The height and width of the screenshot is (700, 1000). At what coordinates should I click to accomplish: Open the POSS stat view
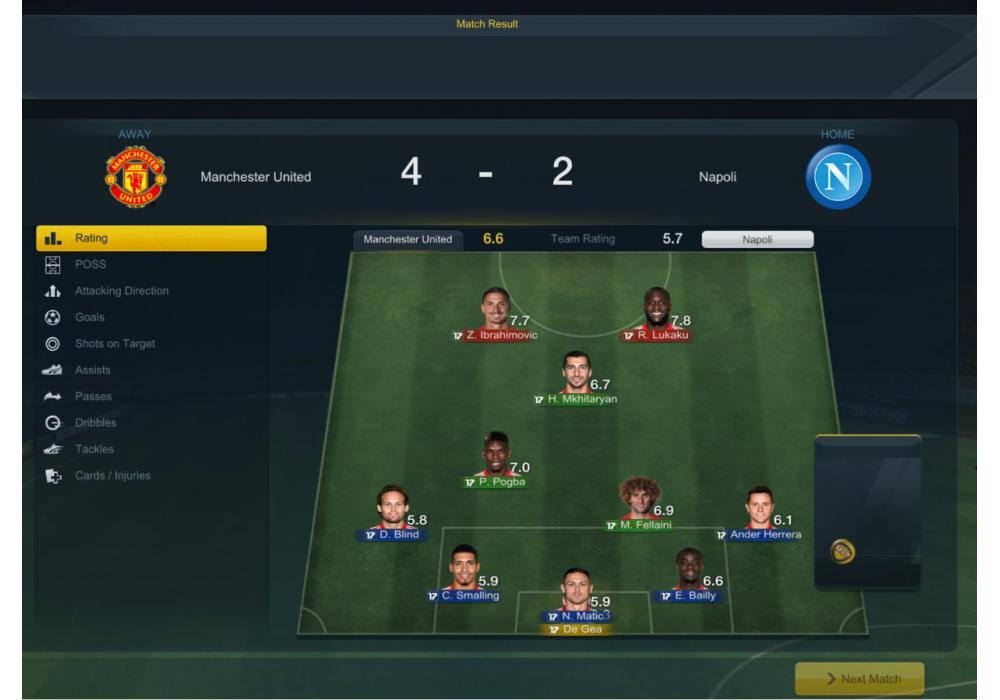pyautogui.click(x=90, y=264)
